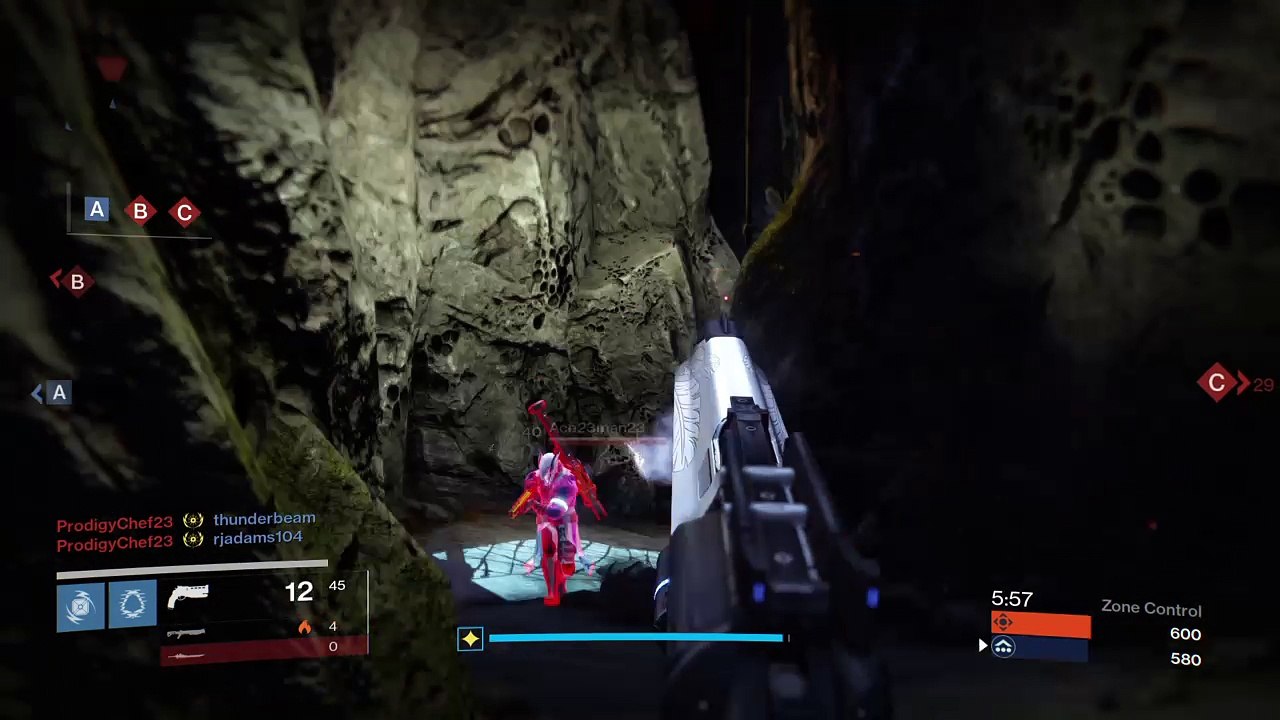Click the zone A waypoint marker
The image size is (1280, 720).
pyautogui.click(x=59, y=393)
